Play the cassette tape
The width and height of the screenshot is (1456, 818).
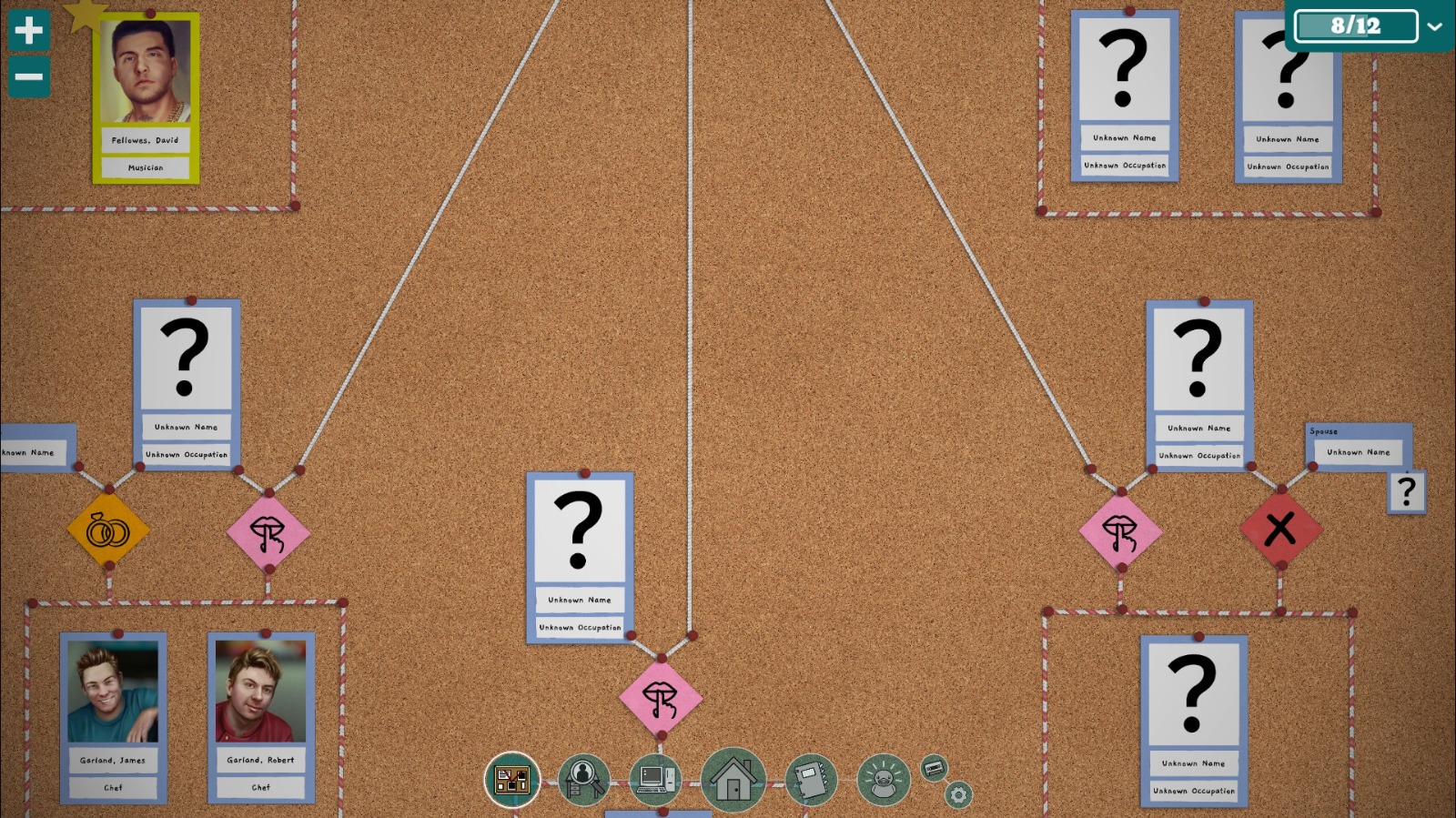934,769
